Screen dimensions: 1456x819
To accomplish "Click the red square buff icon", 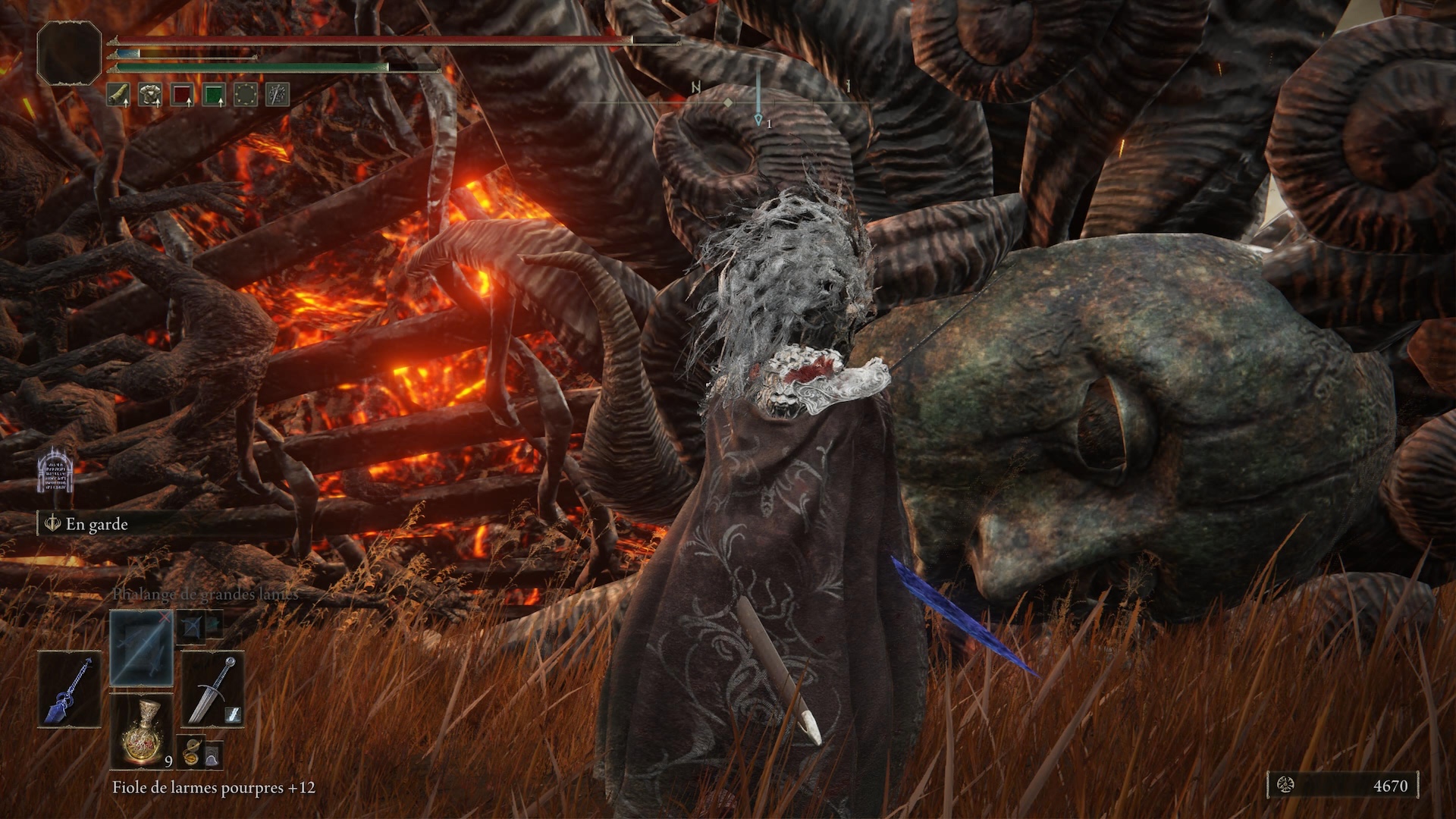I will [x=182, y=95].
